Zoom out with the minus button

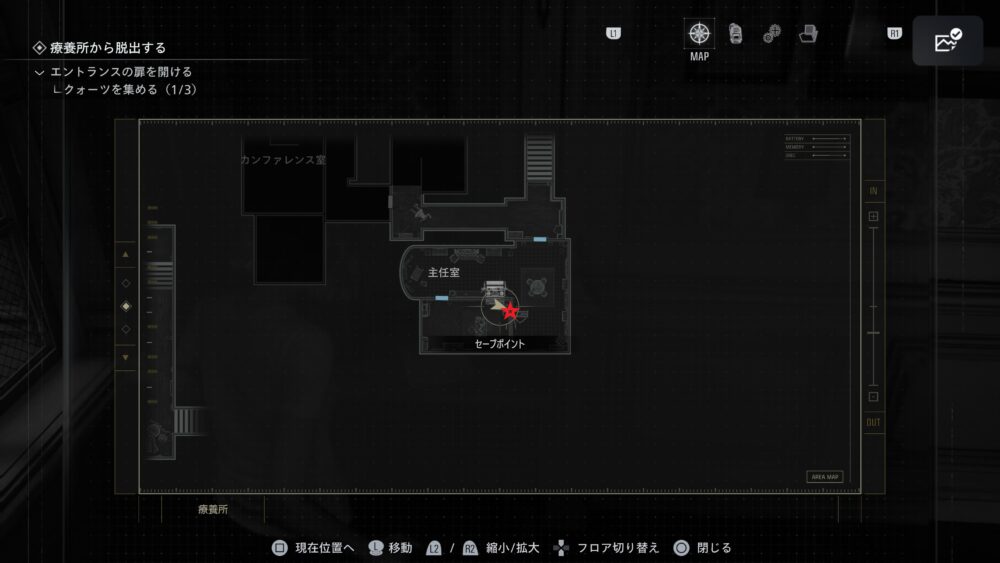pos(873,397)
